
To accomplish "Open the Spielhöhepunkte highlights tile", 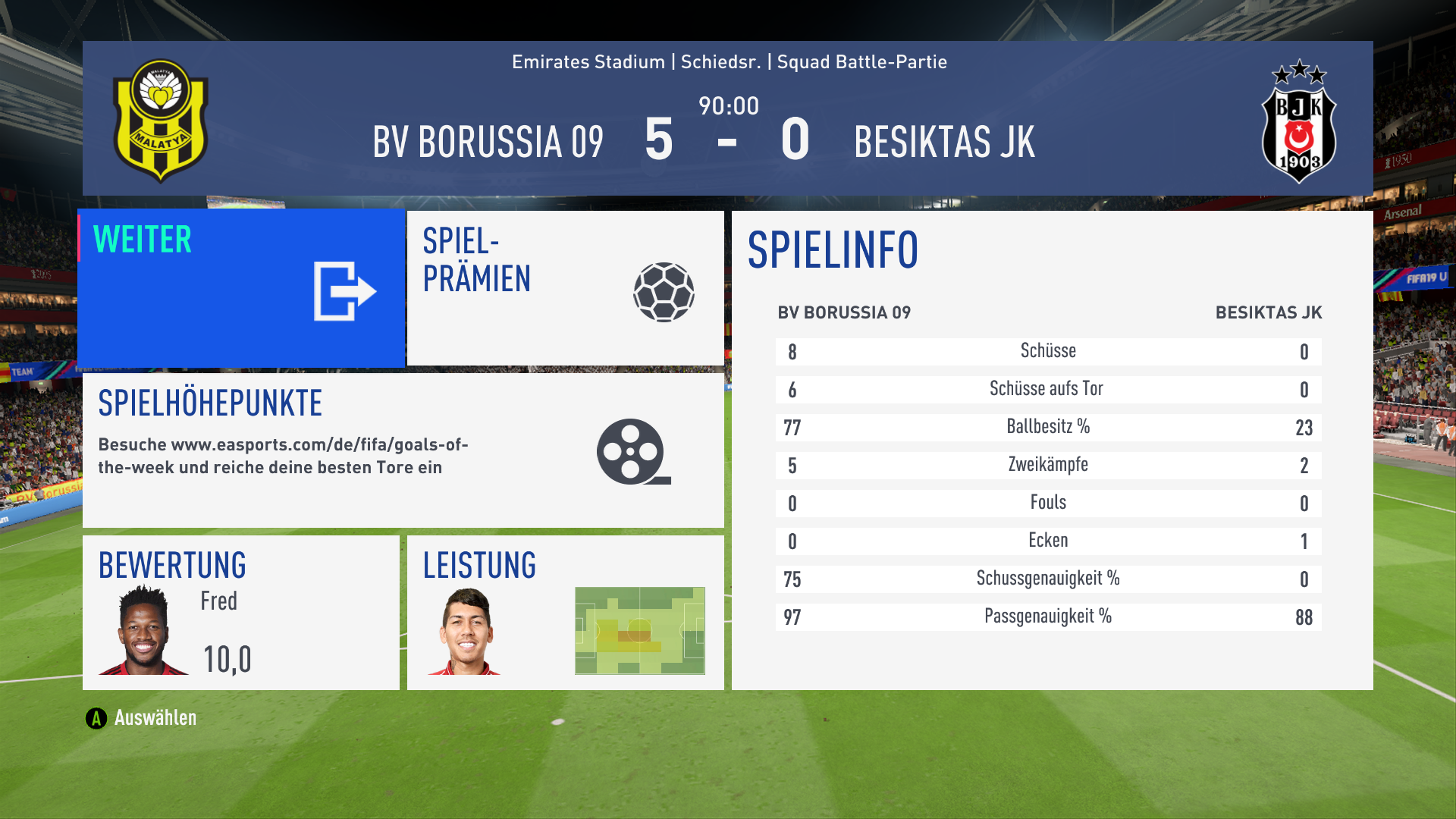I will 403,450.
